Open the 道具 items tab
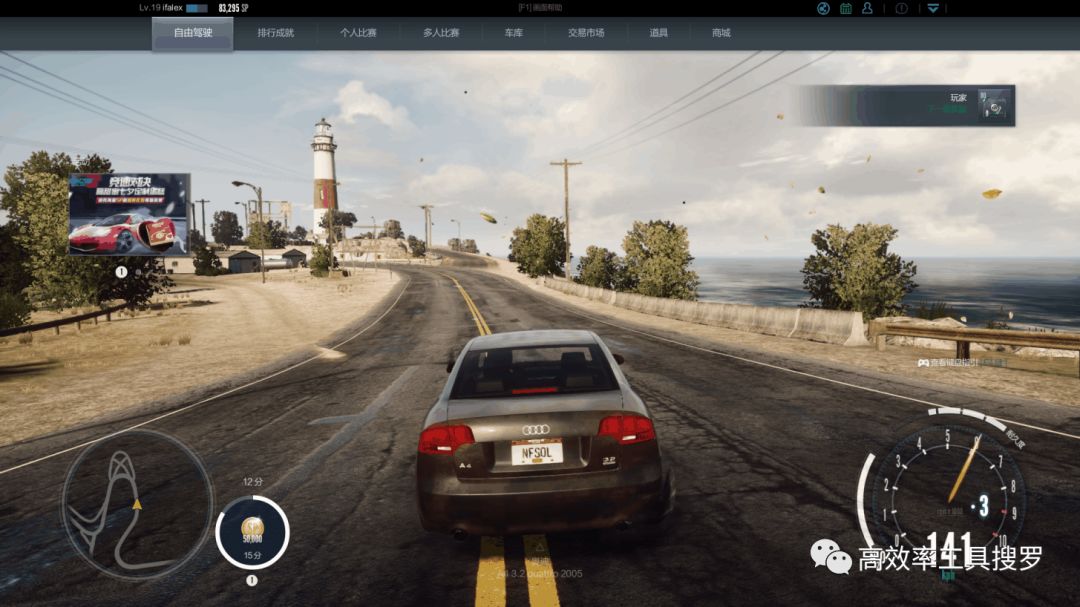Image resolution: width=1080 pixels, height=607 pixels. [658, 33]
